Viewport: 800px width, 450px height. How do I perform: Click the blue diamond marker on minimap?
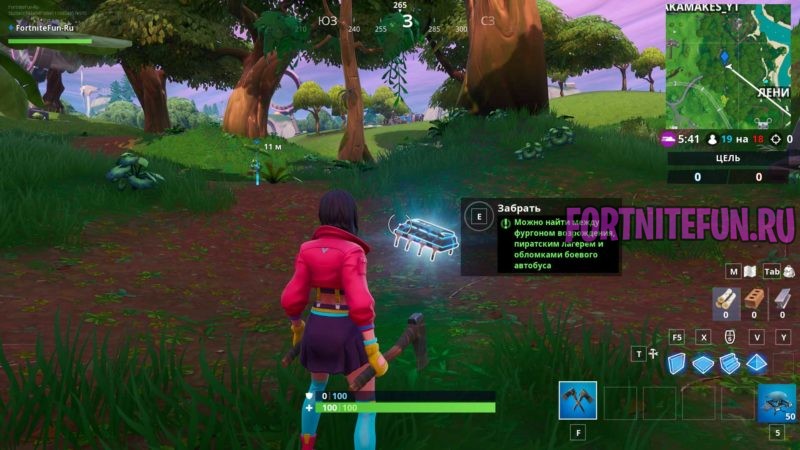[724, 58]
